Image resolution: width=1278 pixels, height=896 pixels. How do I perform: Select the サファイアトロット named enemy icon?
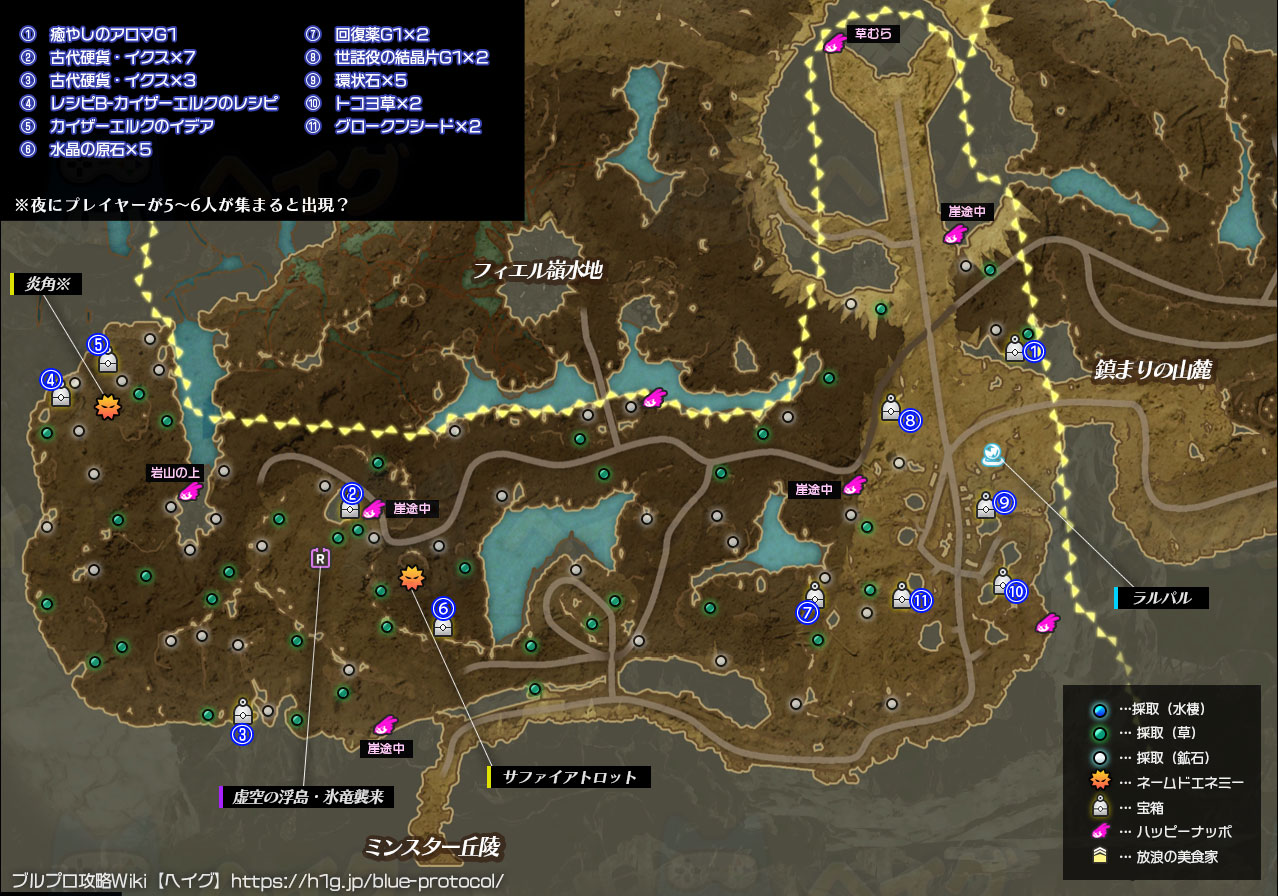click(x=411, y=577)
